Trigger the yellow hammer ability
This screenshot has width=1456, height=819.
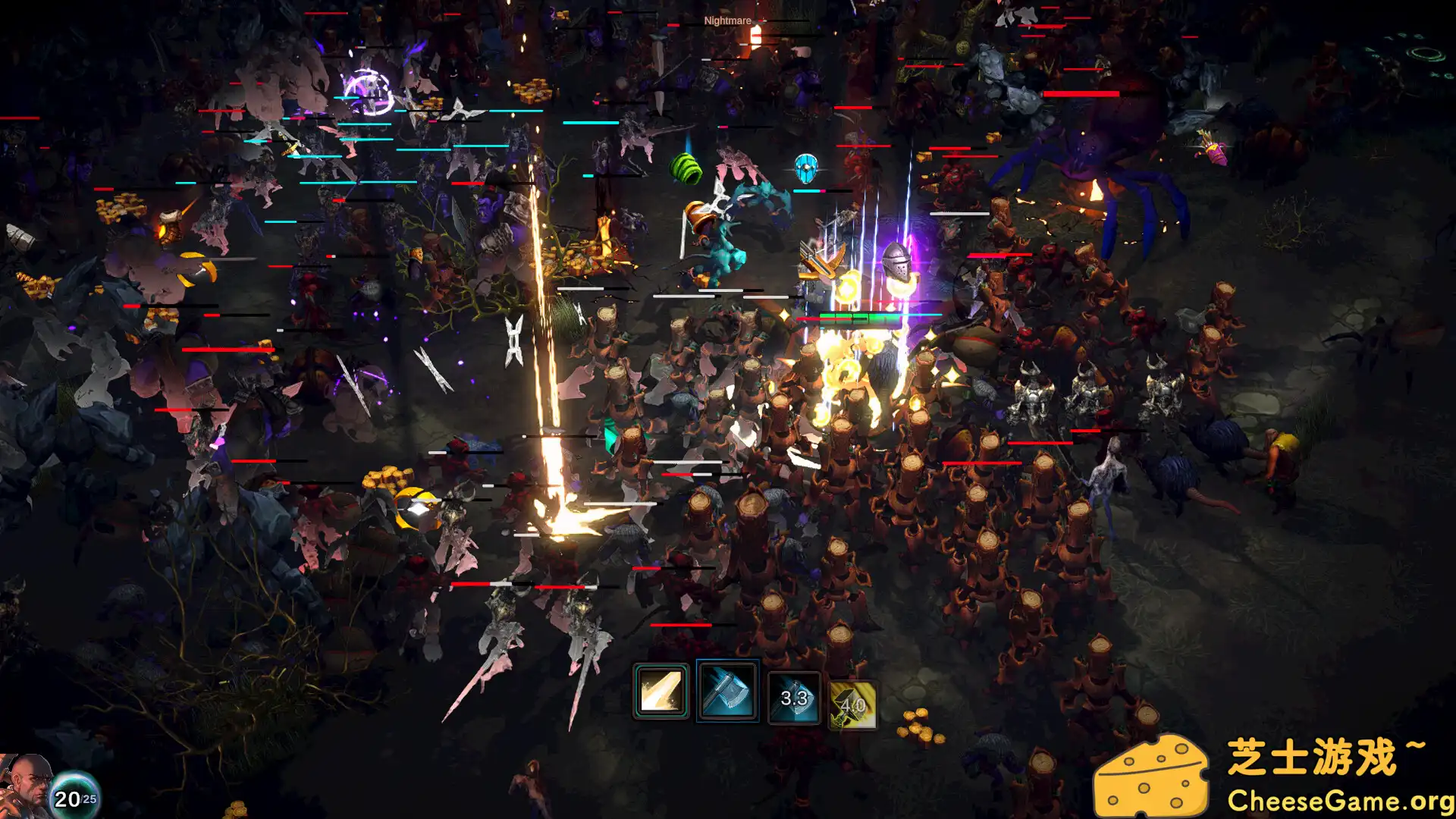click(x=853, y=705)
